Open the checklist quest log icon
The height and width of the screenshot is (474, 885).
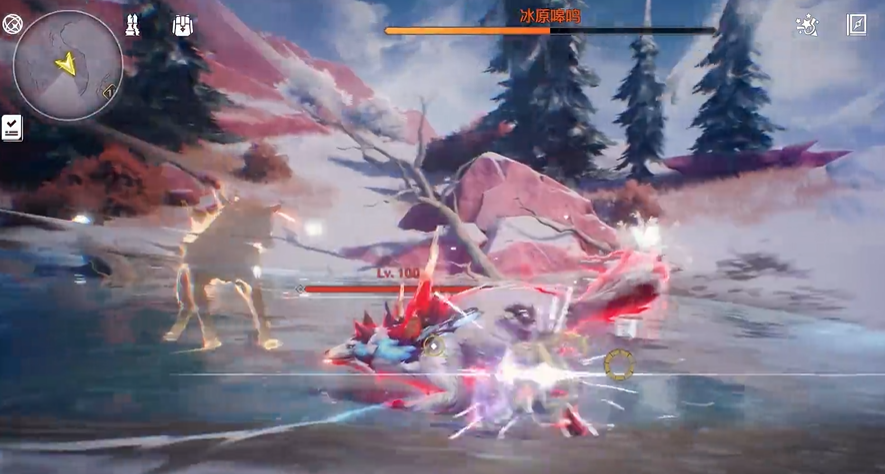[x=12, y=127]
